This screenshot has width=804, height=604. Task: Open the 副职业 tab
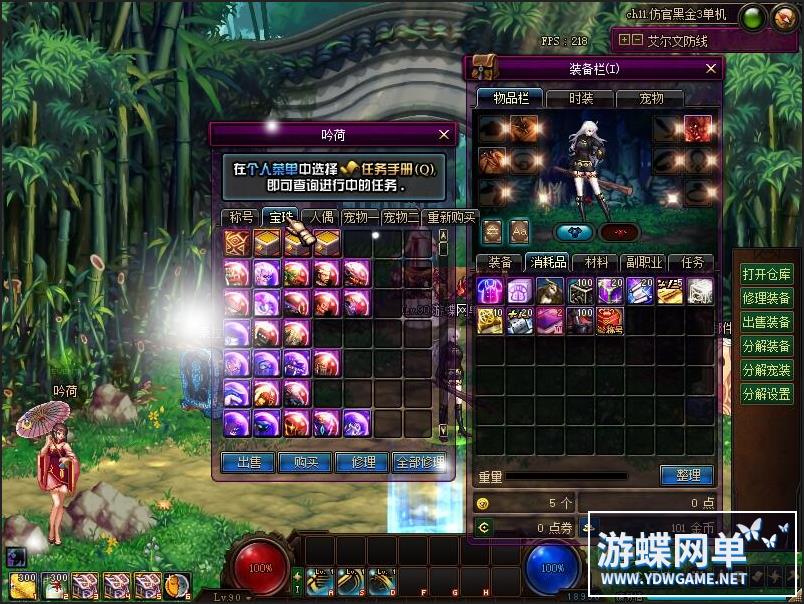[x=644, y=262]
